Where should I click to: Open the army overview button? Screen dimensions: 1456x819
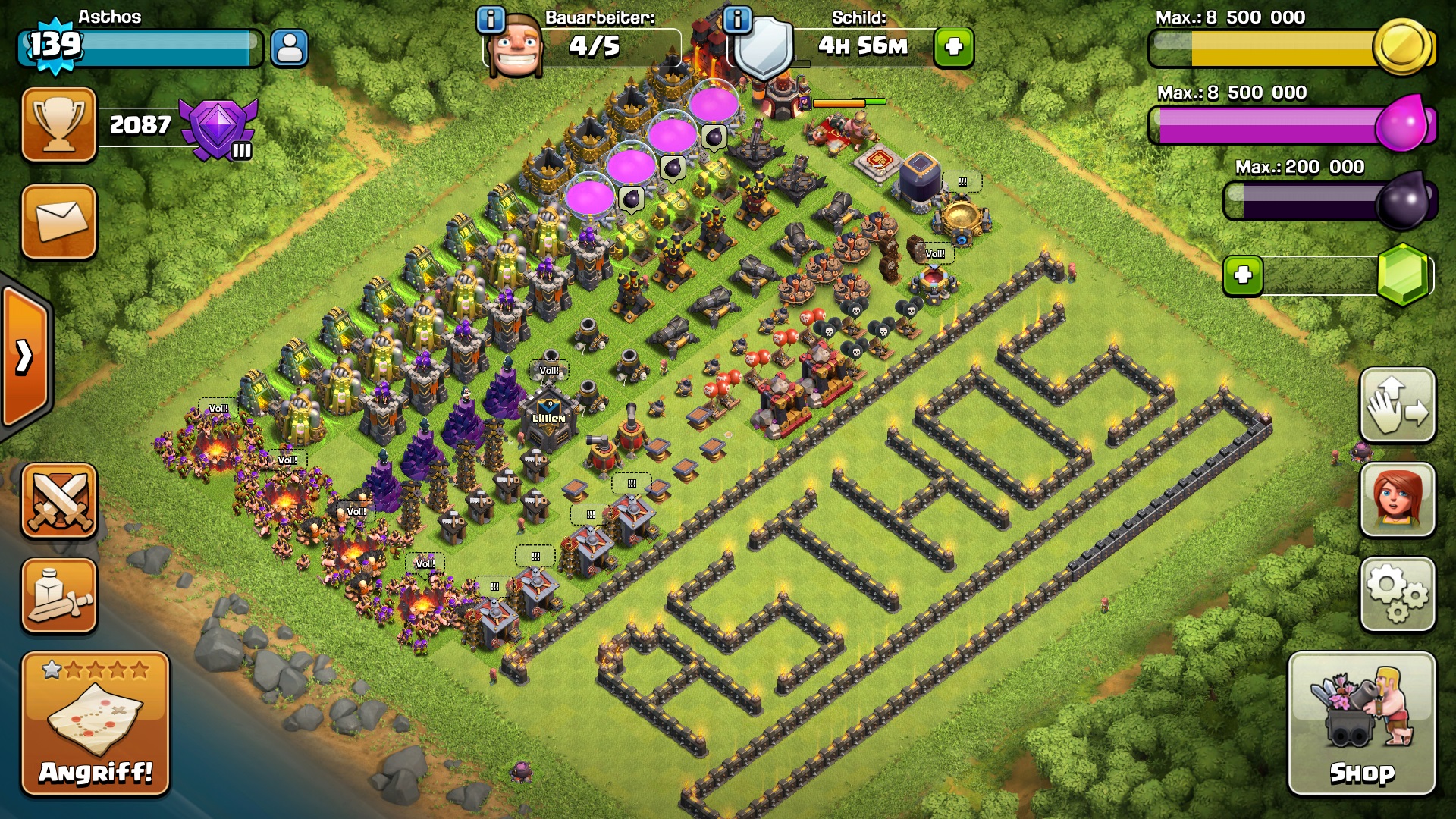[x=59, y=595]
